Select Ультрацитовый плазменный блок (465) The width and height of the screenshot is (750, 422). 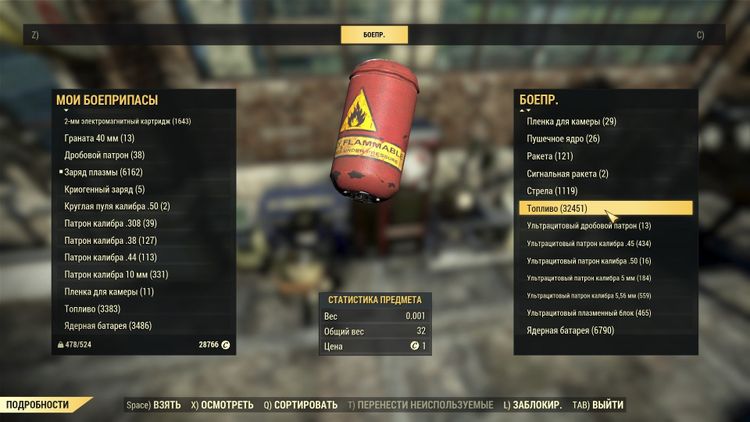(588, 313)
